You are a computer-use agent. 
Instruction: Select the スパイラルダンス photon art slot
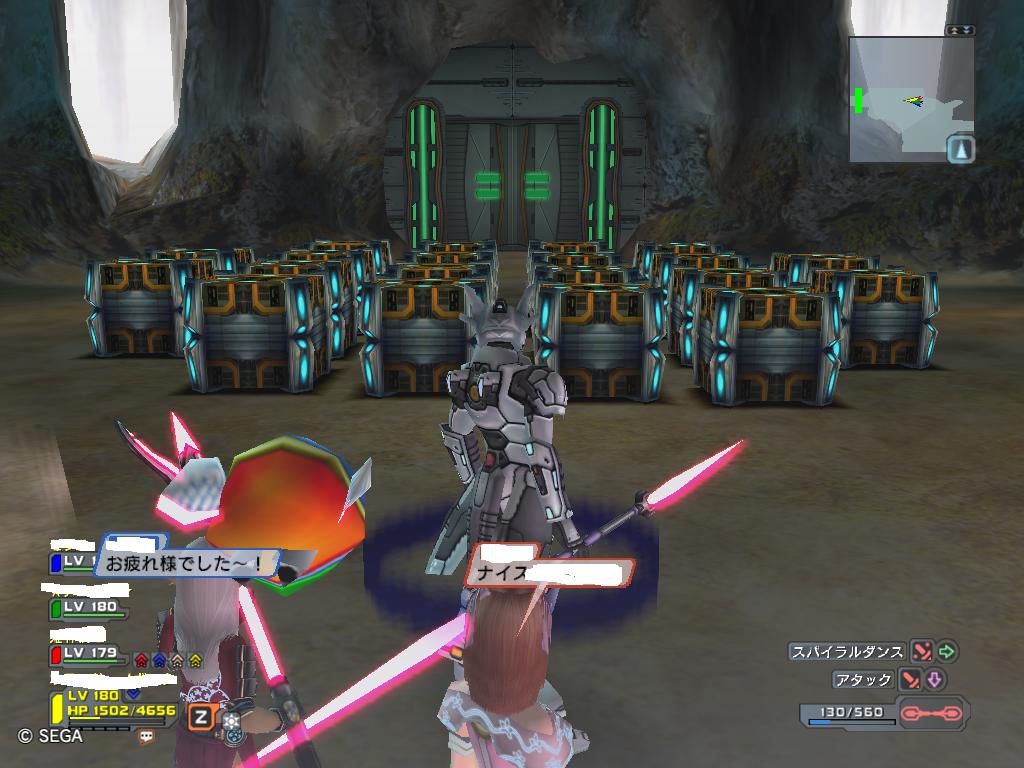[x=847, y=652]
